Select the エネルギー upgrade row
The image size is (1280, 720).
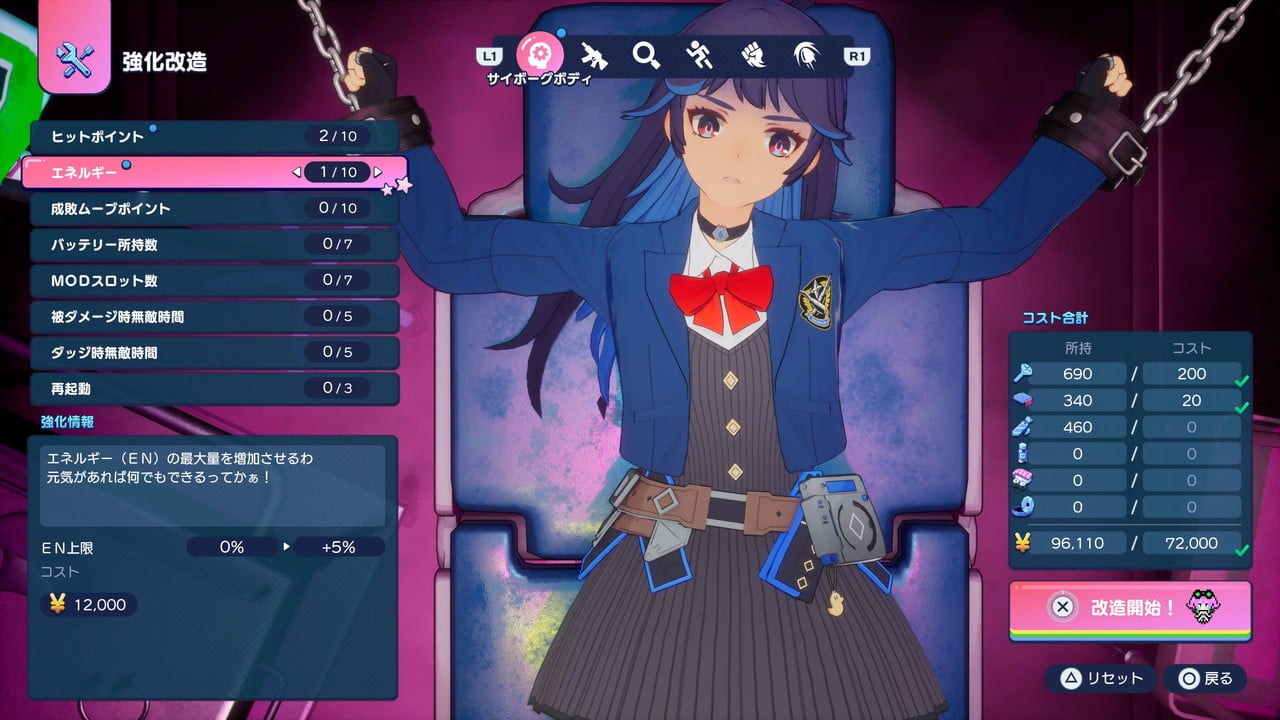pyautogui.click(x=214, y=172)
